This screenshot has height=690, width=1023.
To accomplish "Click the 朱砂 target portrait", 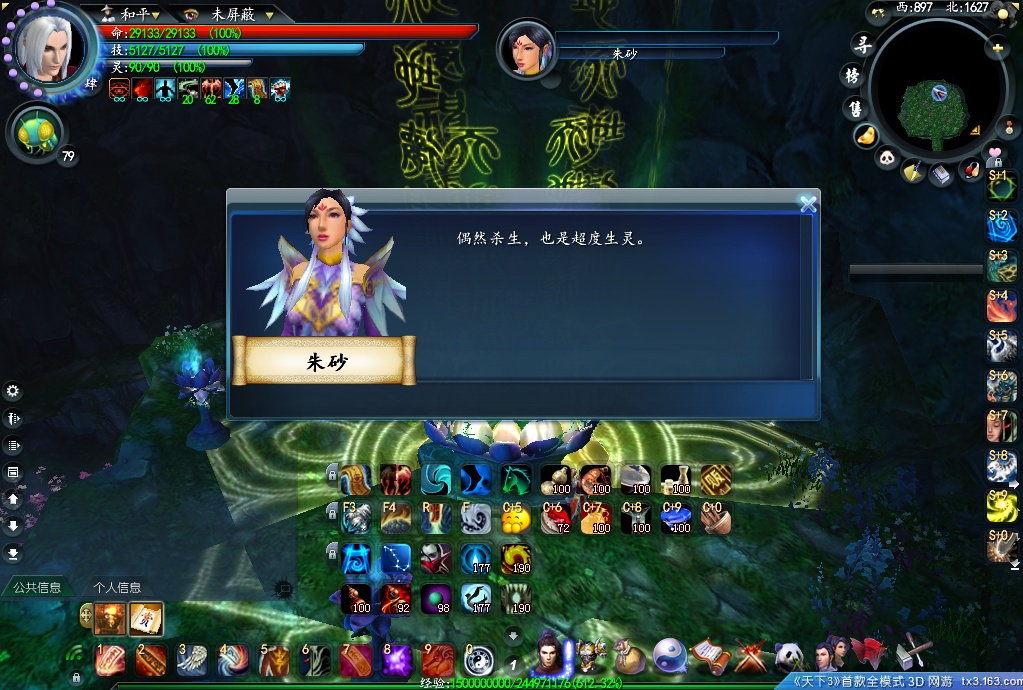I will coord(525,47).
